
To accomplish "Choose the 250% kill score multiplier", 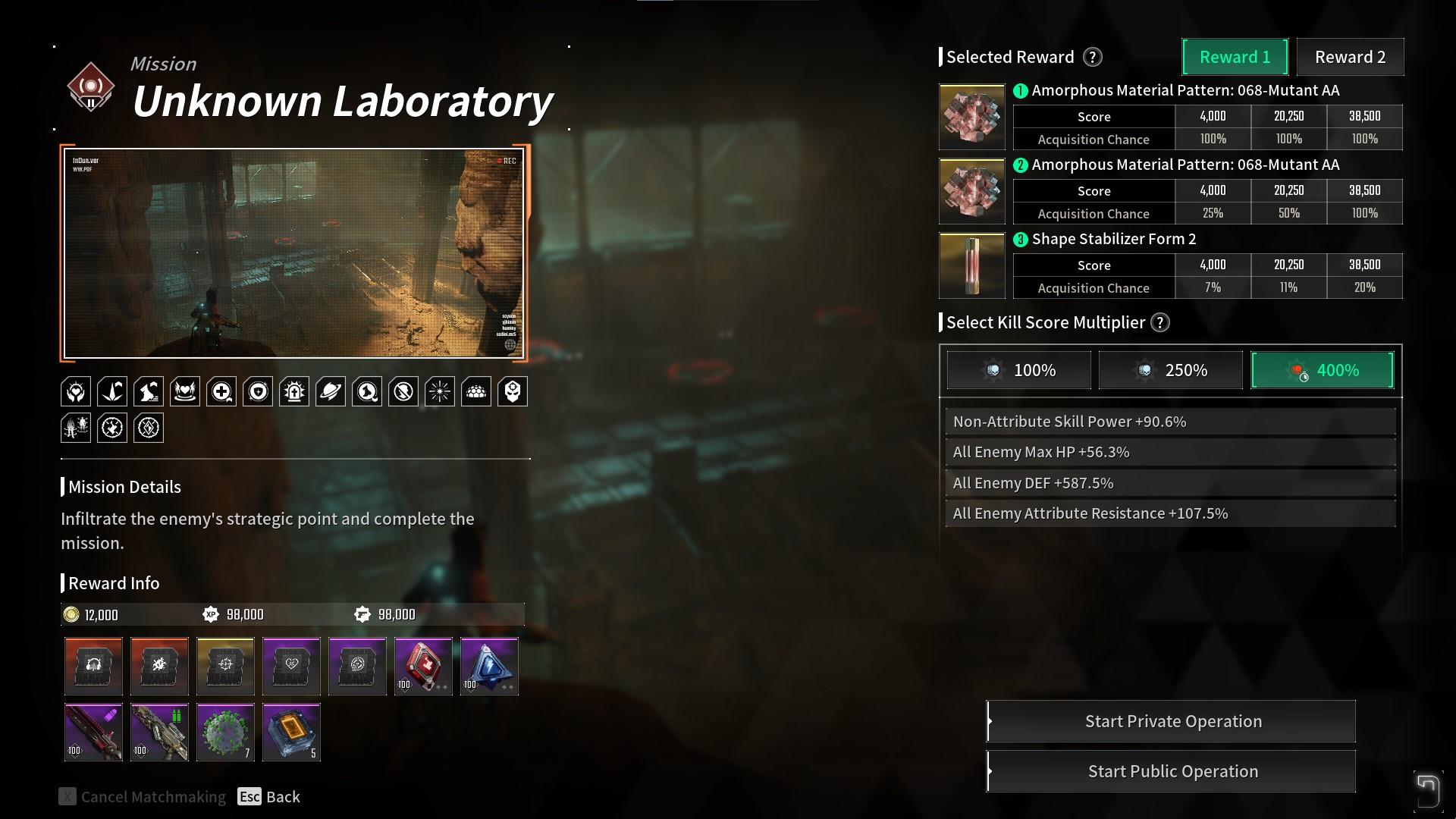I will coord(1170,370).
